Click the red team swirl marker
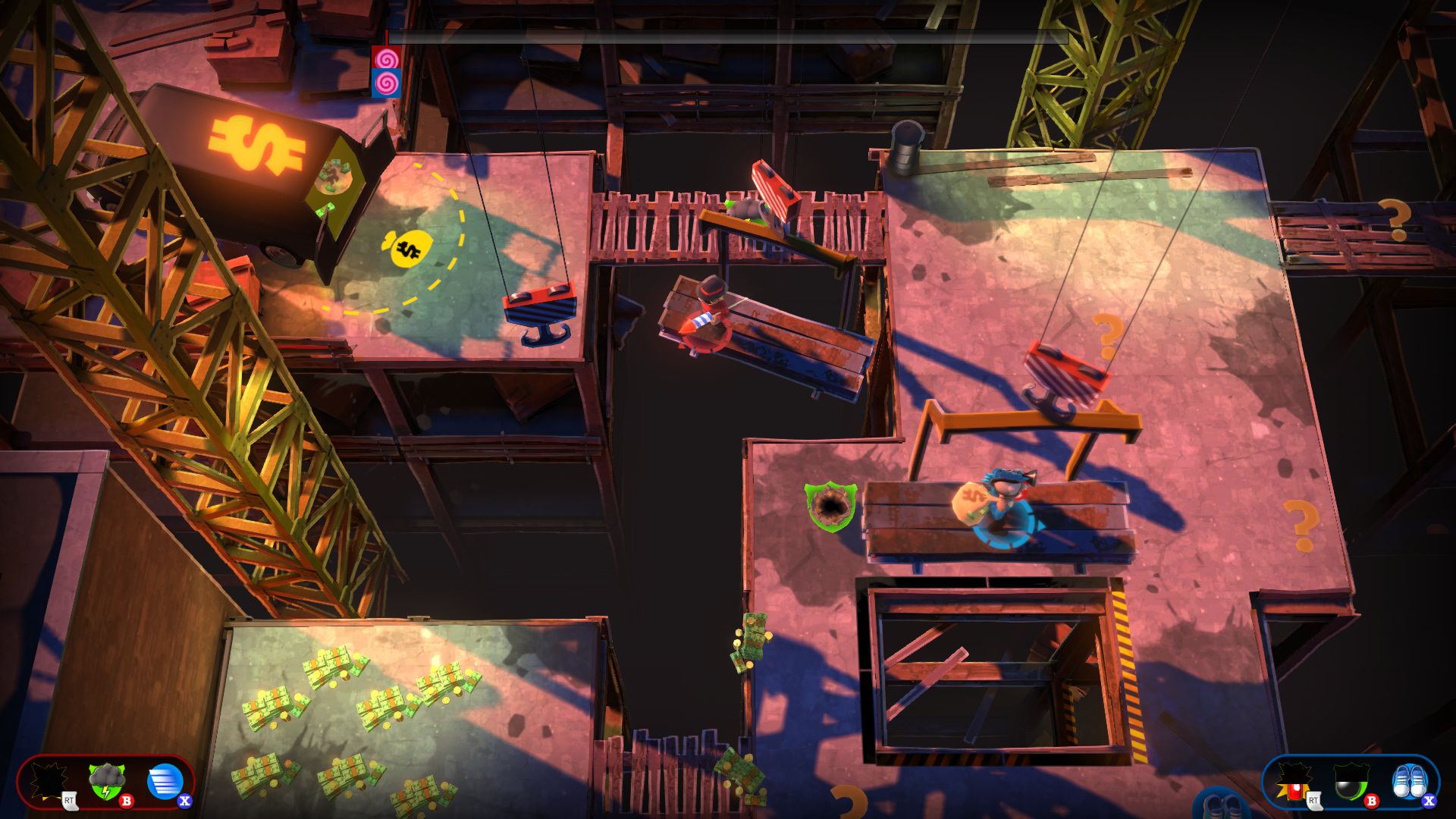This screenshot has width=1456, height=819. point(387,58)
